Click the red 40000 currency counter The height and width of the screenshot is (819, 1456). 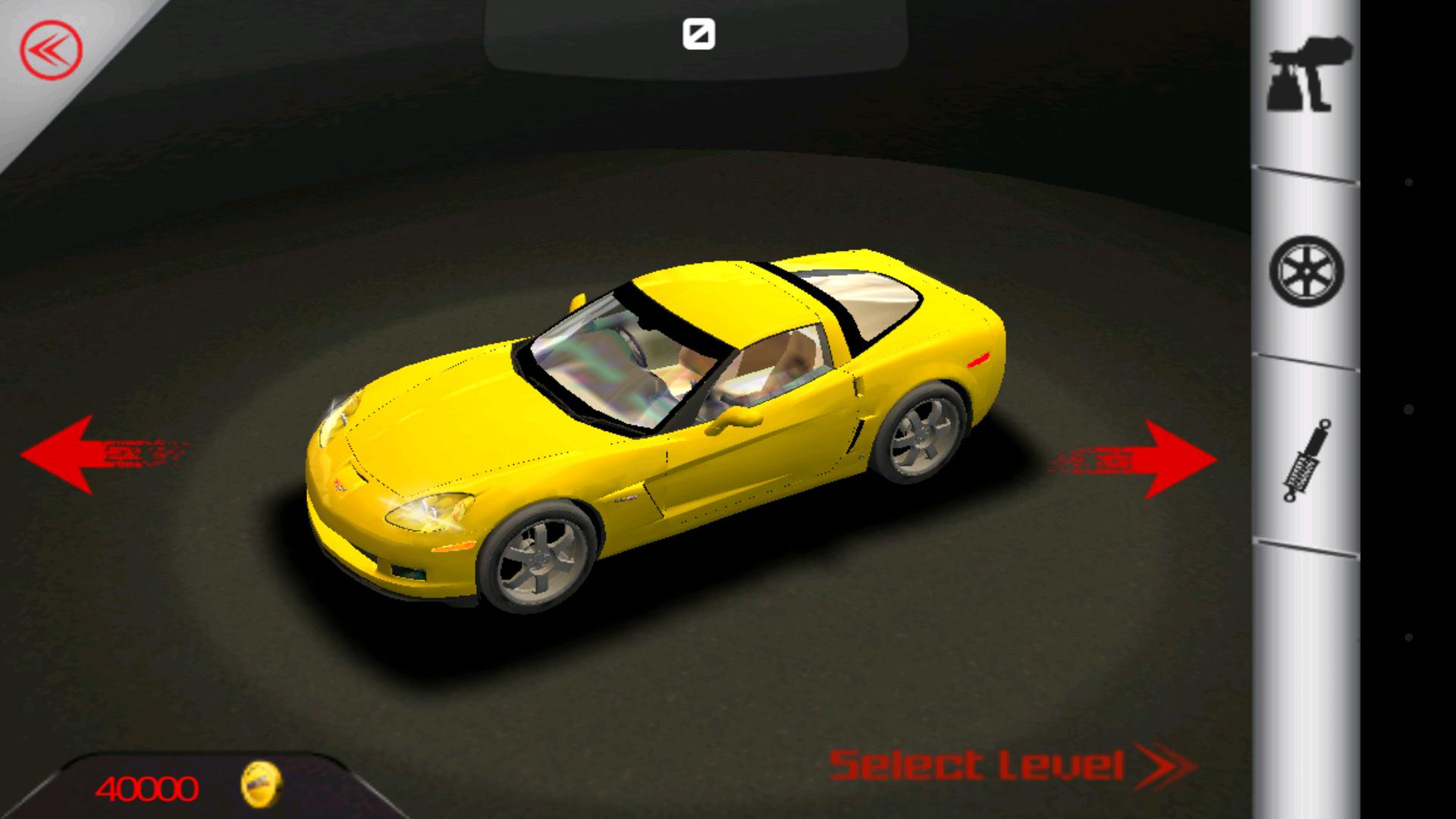tap(149, 789)
